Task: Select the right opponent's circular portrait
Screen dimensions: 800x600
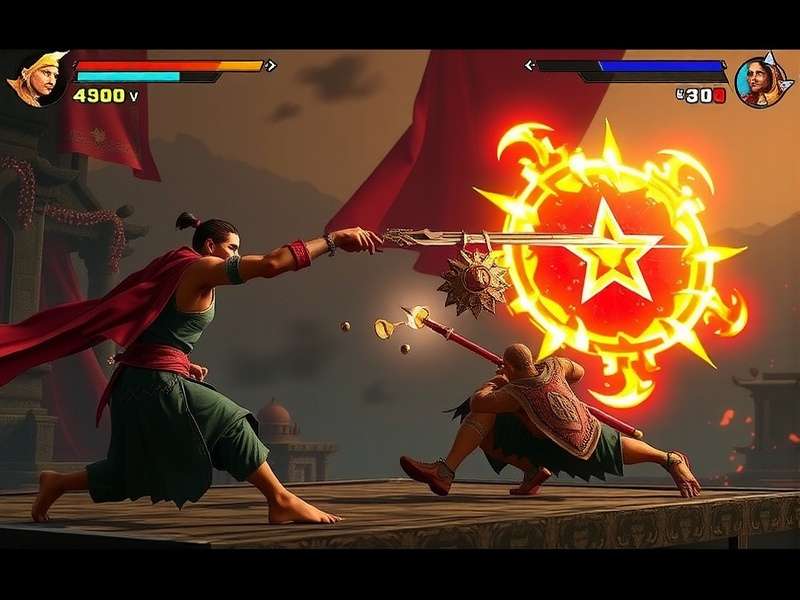Action: click(x=760, y=81)
